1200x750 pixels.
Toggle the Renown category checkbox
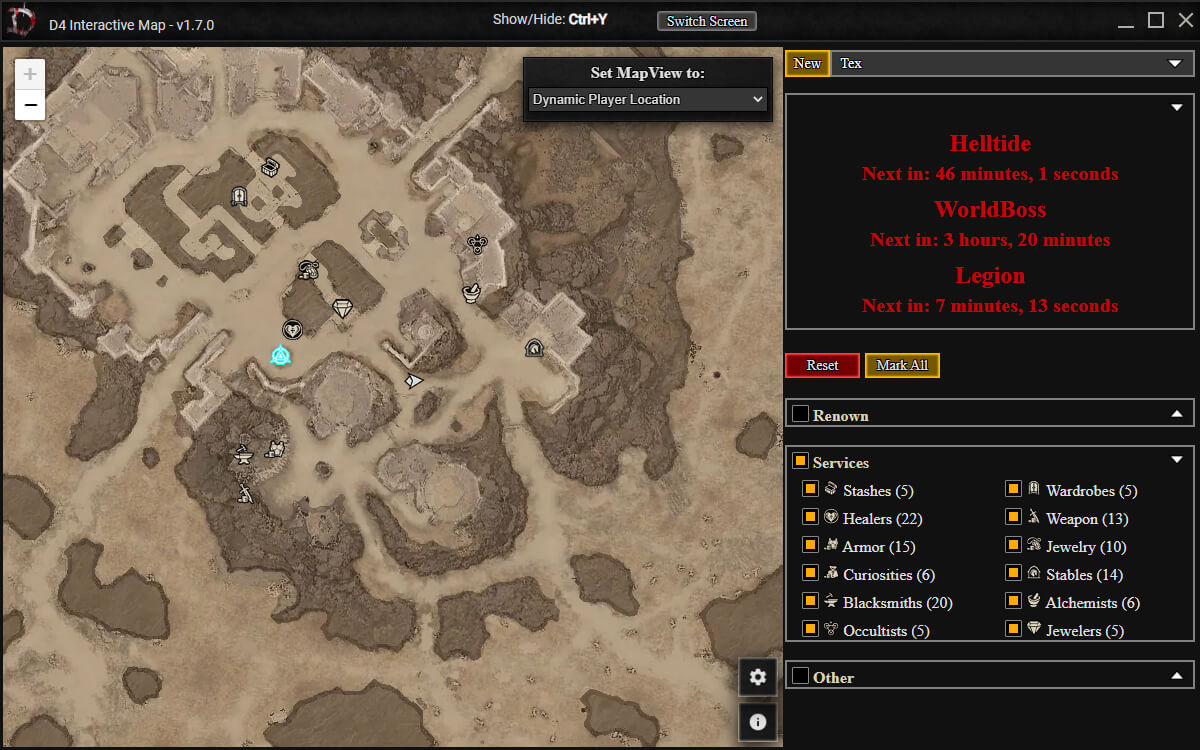[800, 414]
